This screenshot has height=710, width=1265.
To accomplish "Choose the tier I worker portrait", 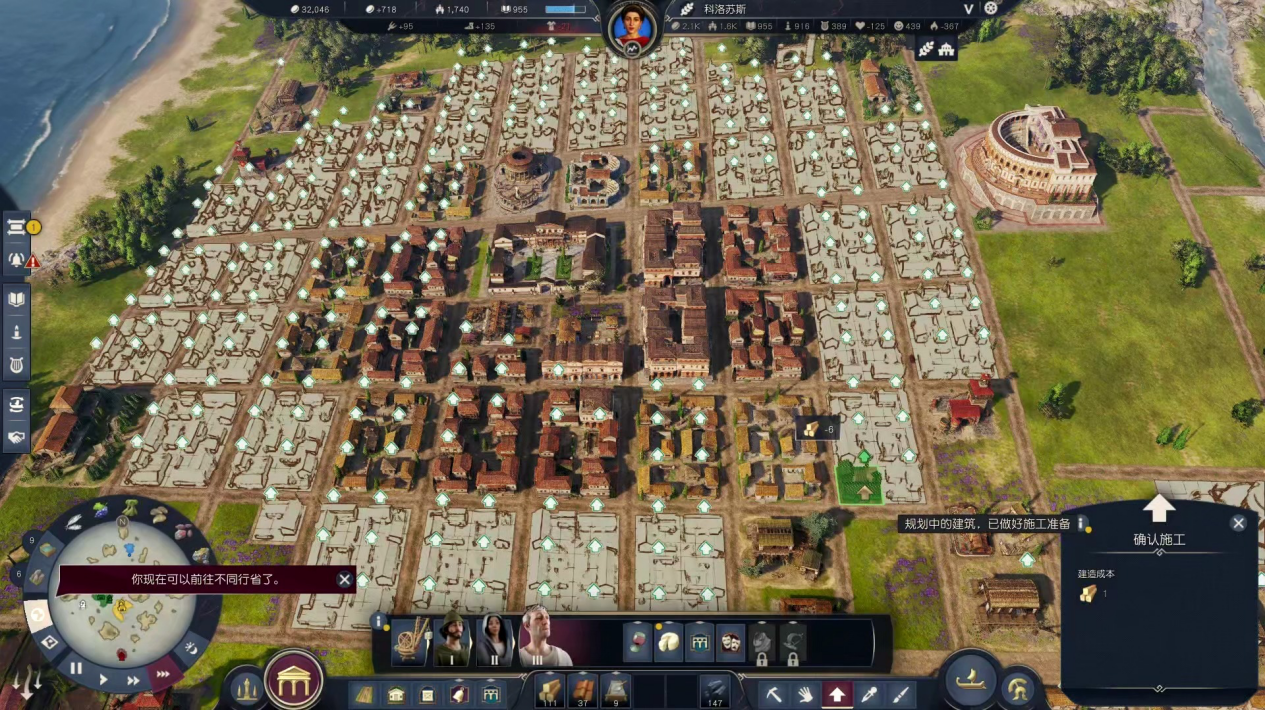I will pos(451,639).
